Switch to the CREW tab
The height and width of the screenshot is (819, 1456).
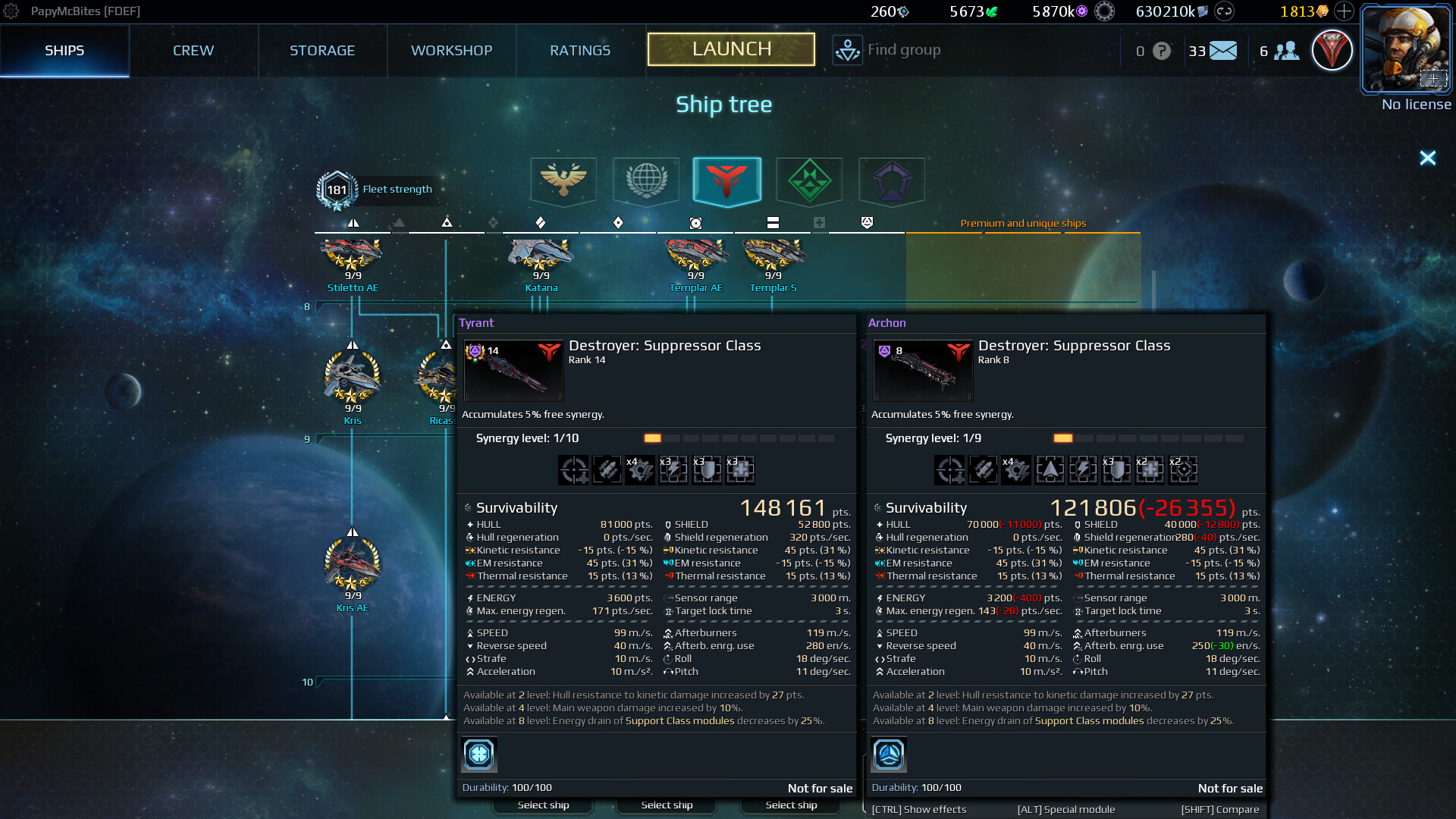tap(193, 50)
